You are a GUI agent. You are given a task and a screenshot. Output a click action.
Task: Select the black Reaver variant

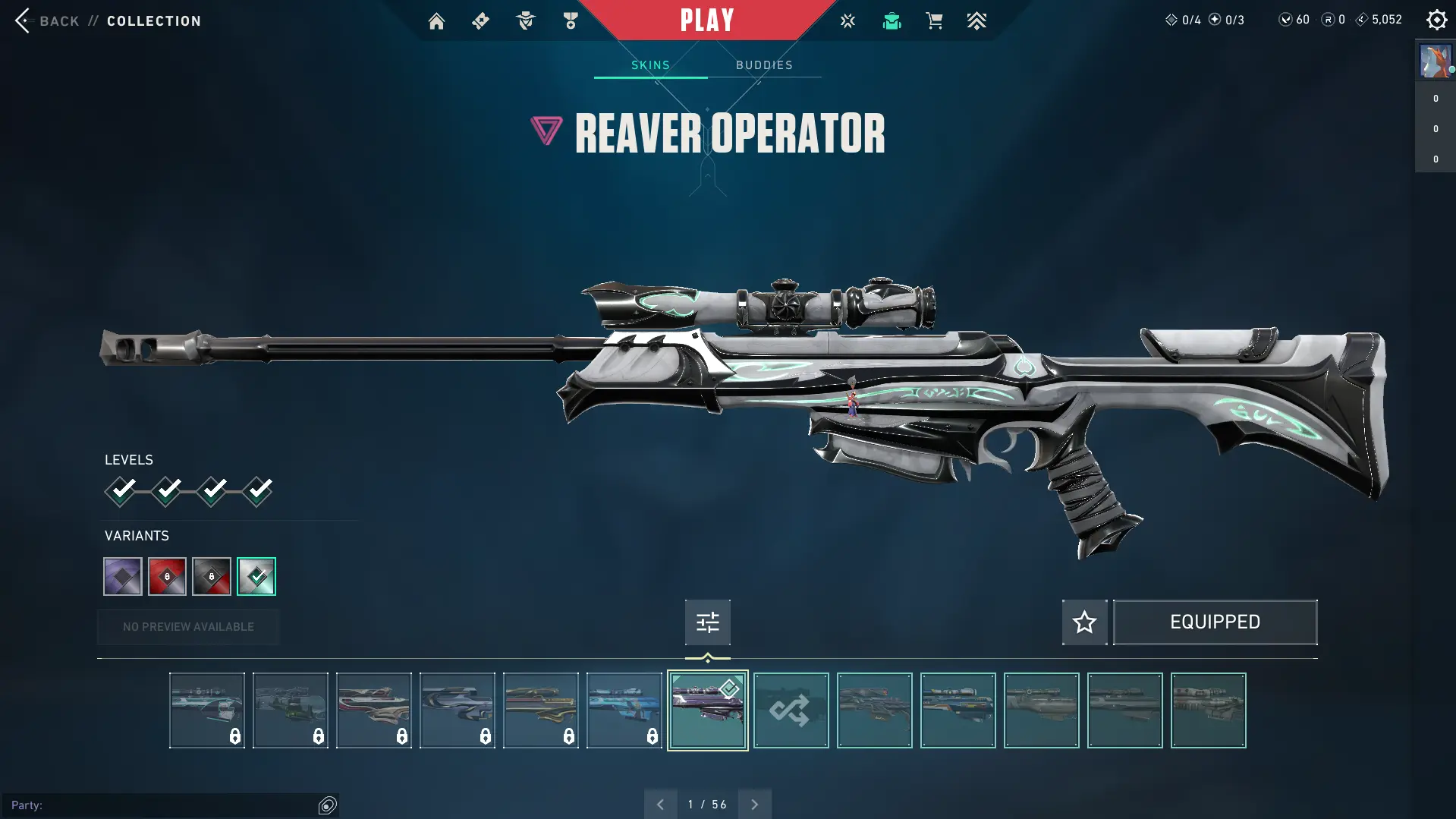tap(212, 577)
